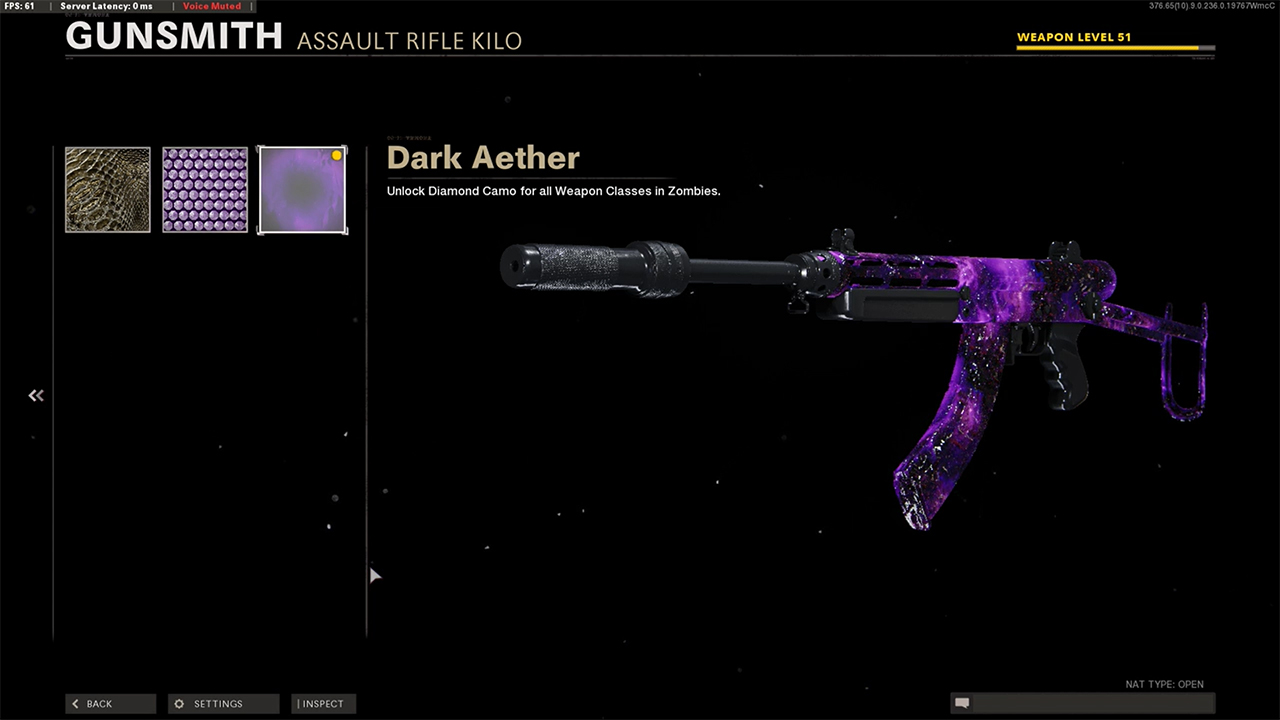Choose the purple diamond camo swatch
This screenshot has width=1280, height=720.
point(205,190)
